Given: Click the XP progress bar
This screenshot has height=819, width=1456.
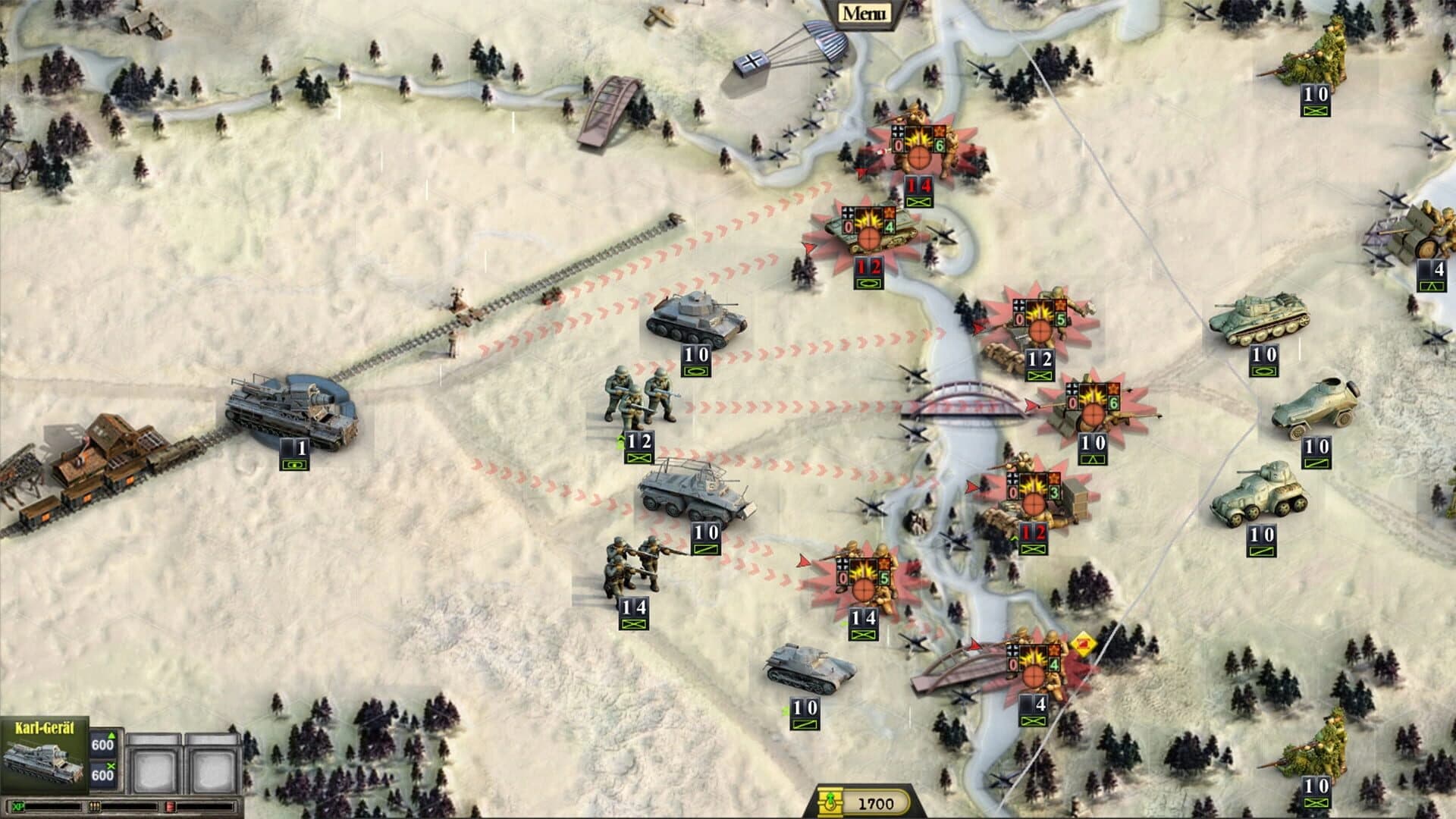Looking at the screenshot, I should click(x=53, y=806).
